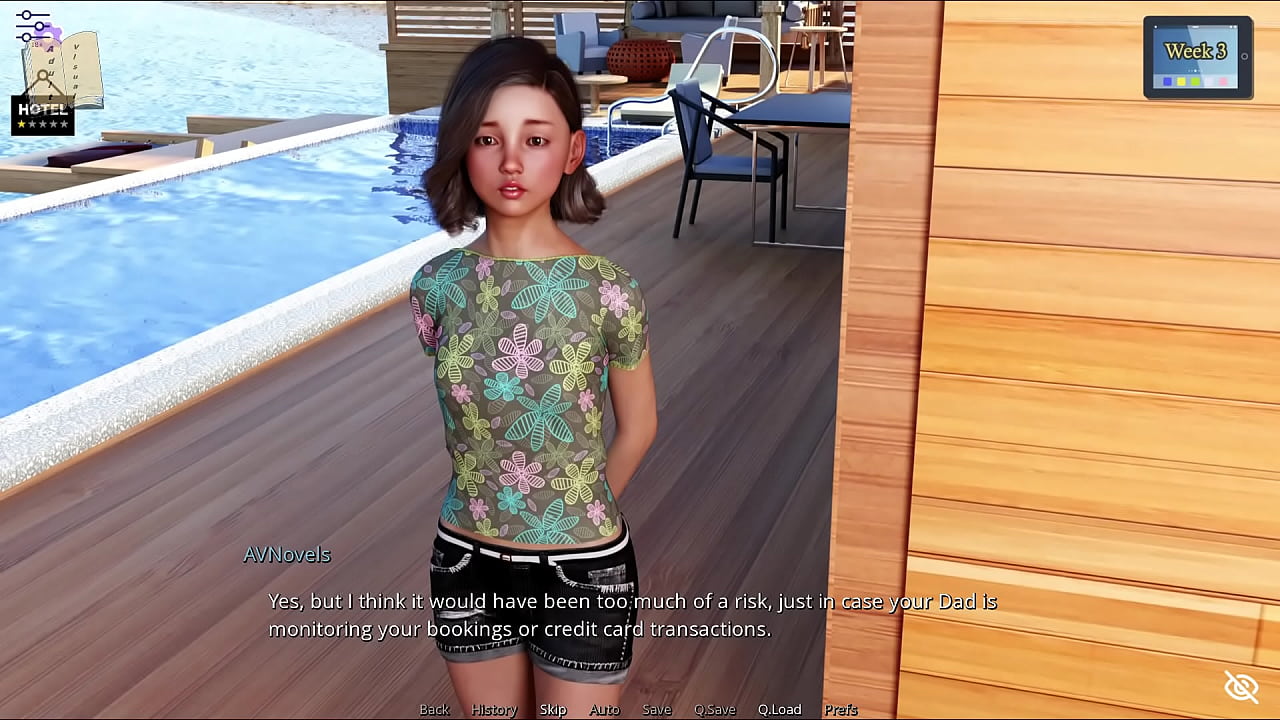Activate Skip to fast-forward dialogue
The image size is (1280, 720).
tap(553, 709)
